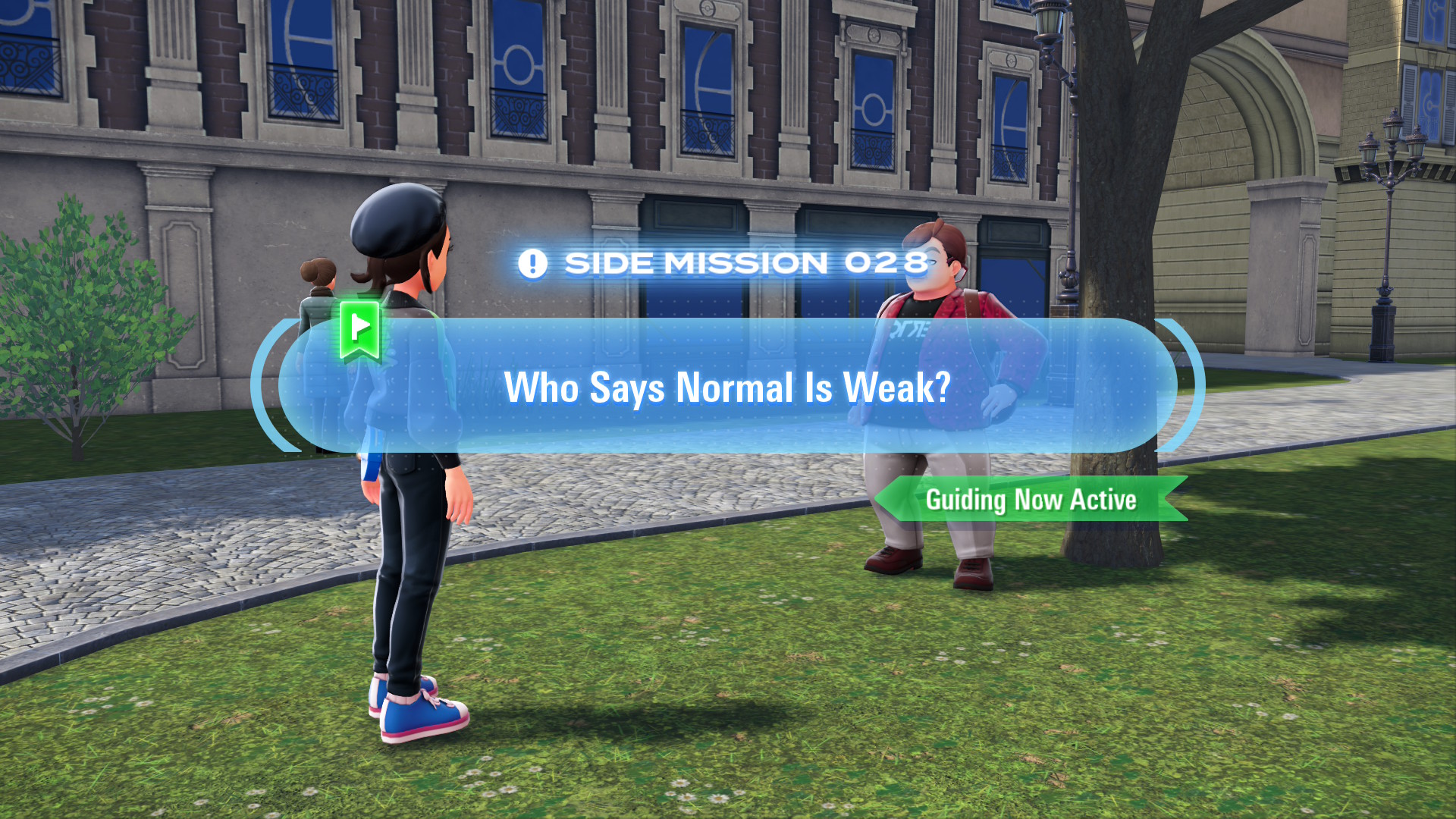Select the "Who Says Normal Is Weak?" mission banner
Viewport: 1456px width, 819px height.
point(726,387)
